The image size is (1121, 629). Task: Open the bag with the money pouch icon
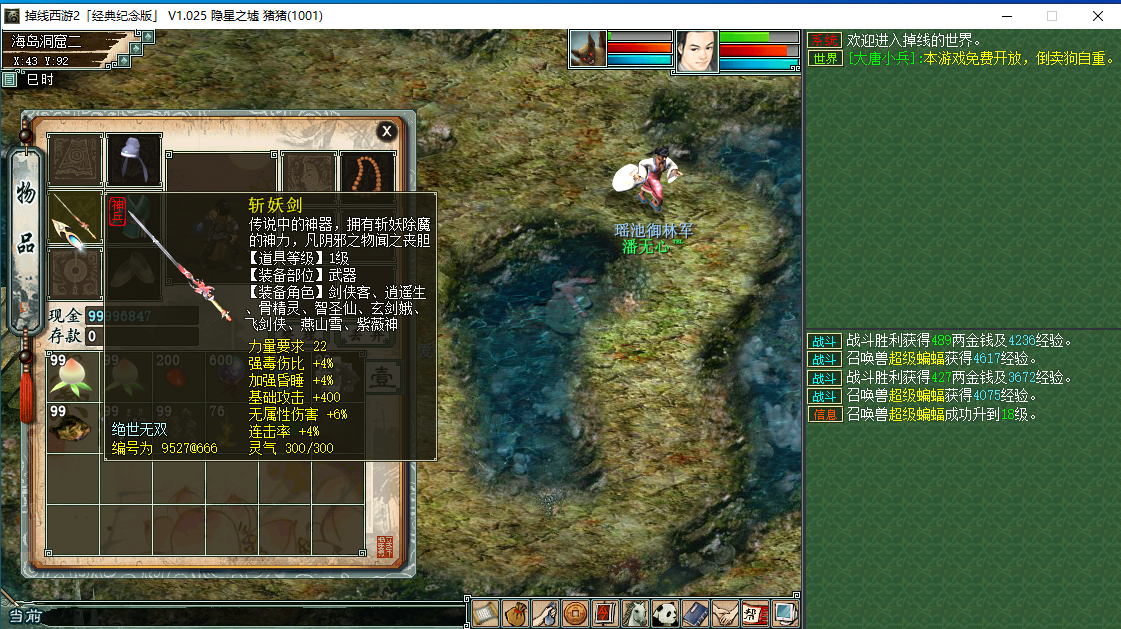[516, 612]
